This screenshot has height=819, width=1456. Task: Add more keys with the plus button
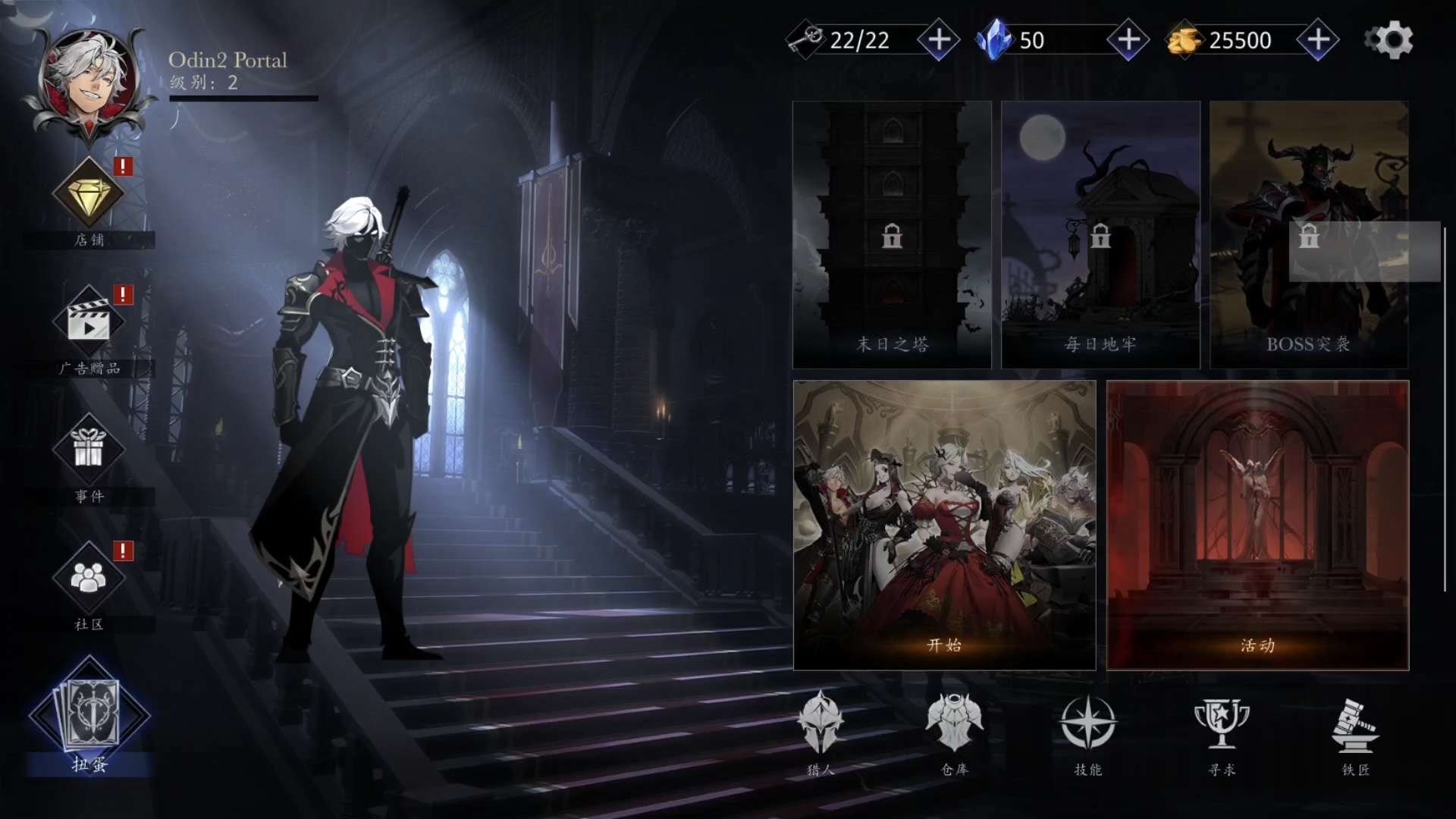[x=939, y=40]
